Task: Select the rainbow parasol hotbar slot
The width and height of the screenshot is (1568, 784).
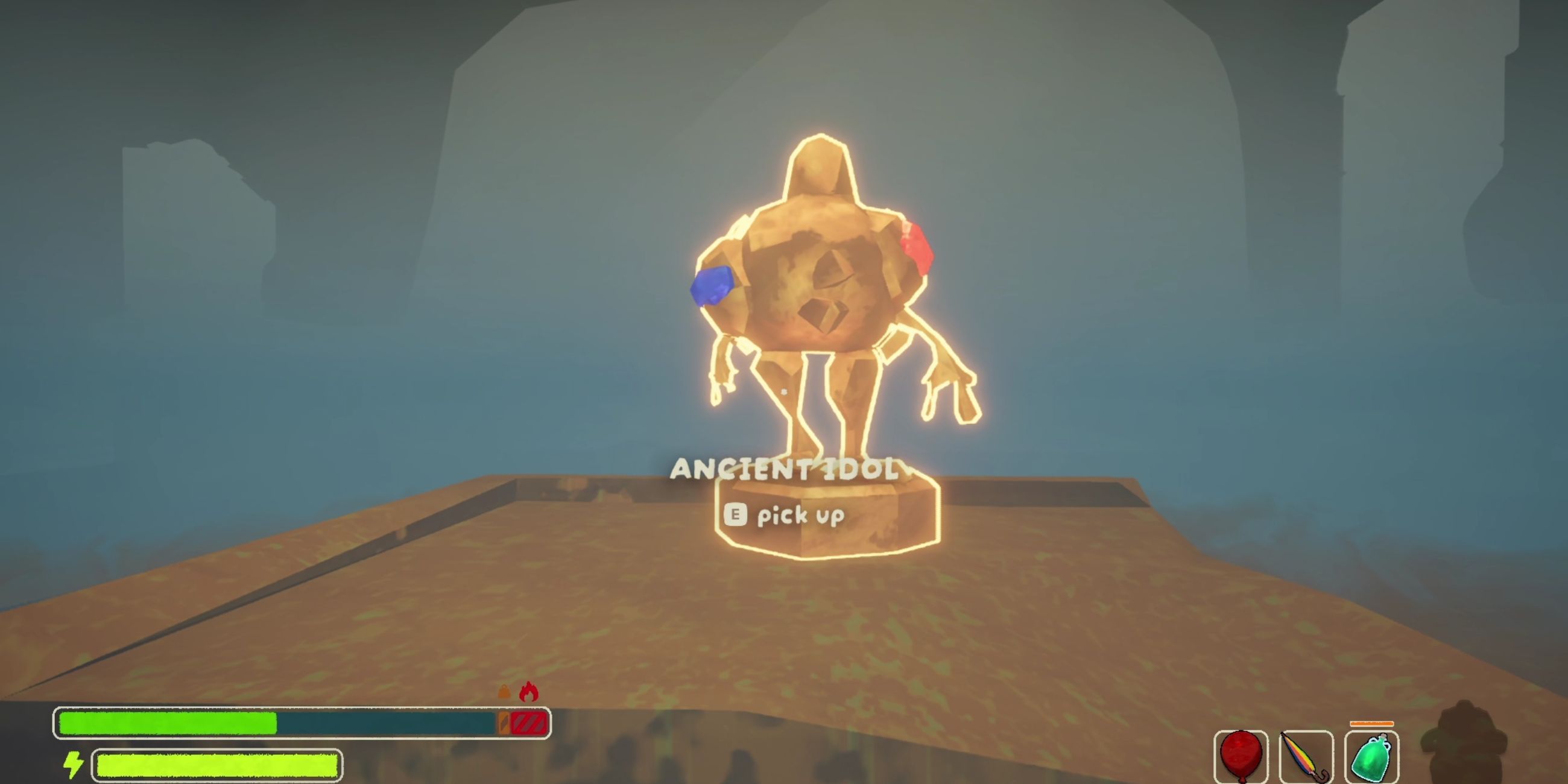Action: [1306, 756]
